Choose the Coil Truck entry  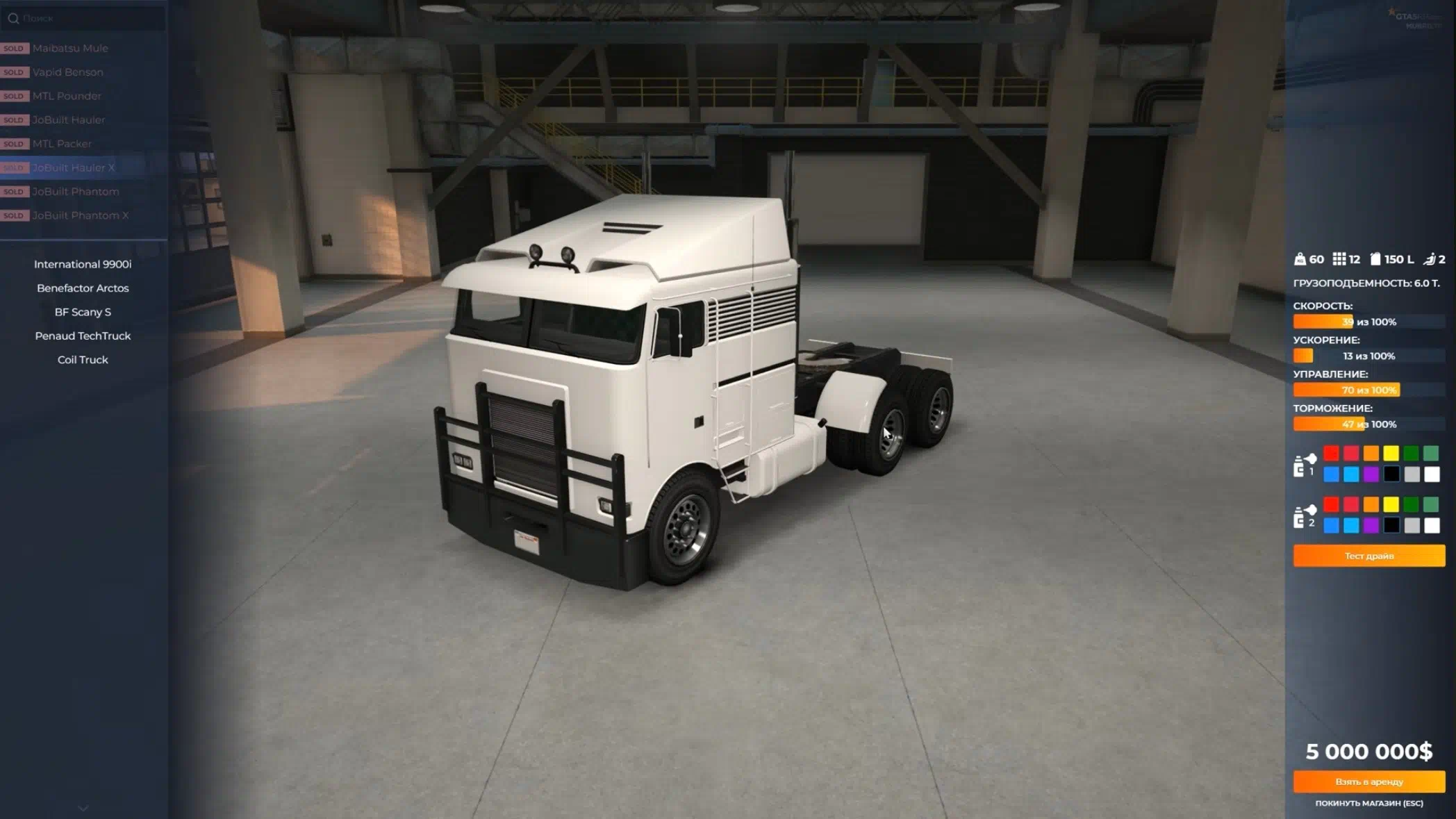83,359
